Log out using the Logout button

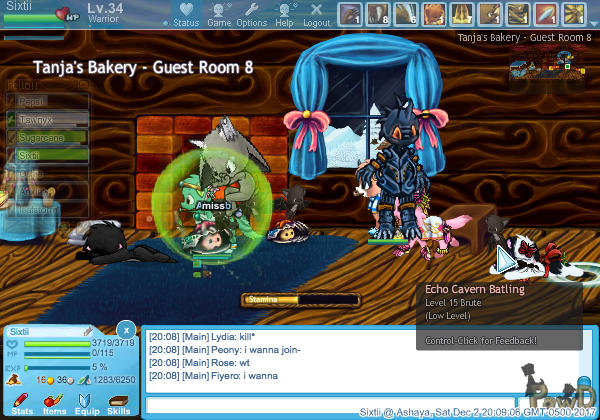click(316, 14)
